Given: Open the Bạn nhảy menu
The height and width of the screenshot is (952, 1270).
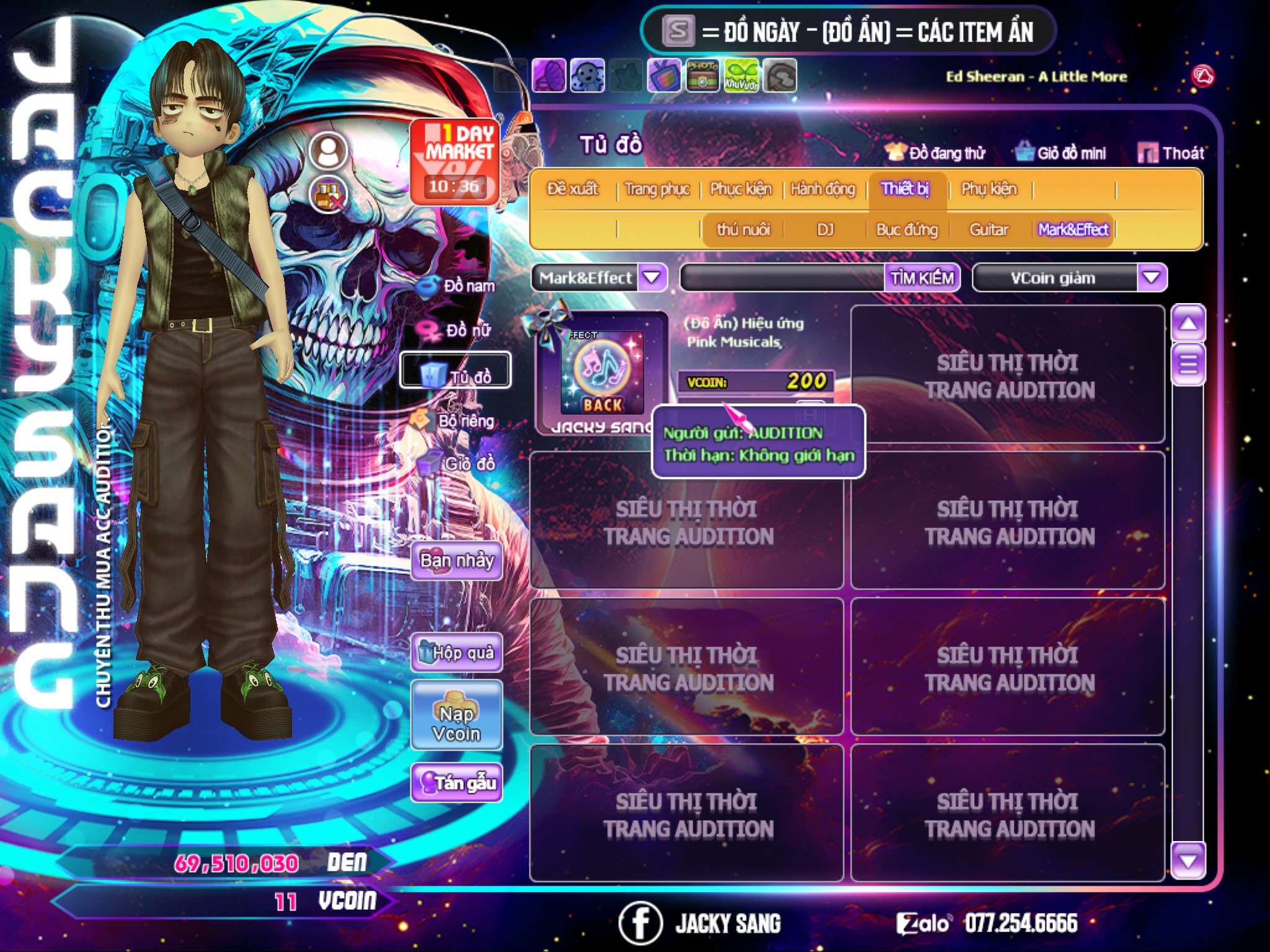Looking at the screenshot, I should 456,561.
